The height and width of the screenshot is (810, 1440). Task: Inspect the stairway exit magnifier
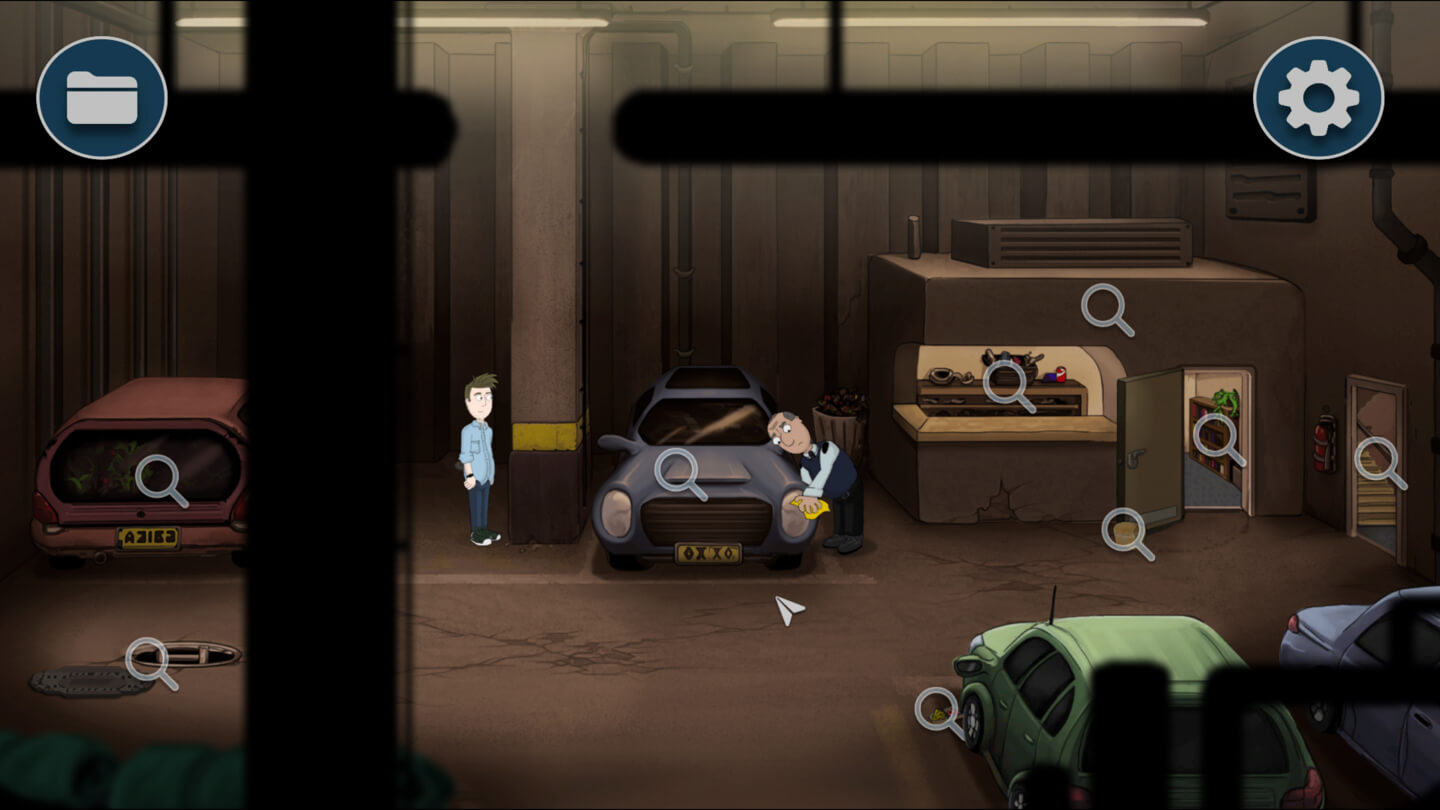pyautogui.click(x=1377, y=459)
